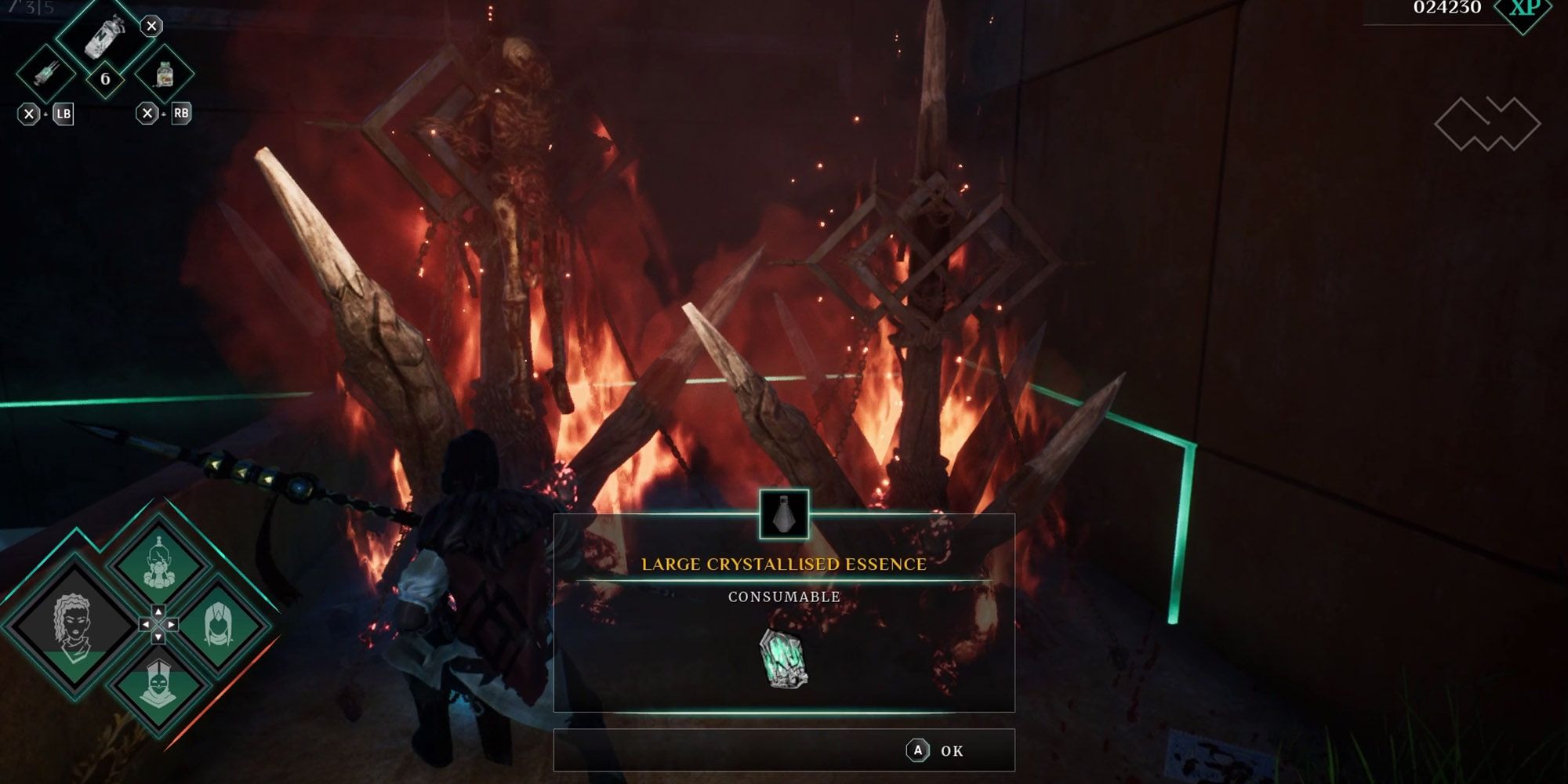Select the flask-headed character icon in the wheel

pos(159,564)
